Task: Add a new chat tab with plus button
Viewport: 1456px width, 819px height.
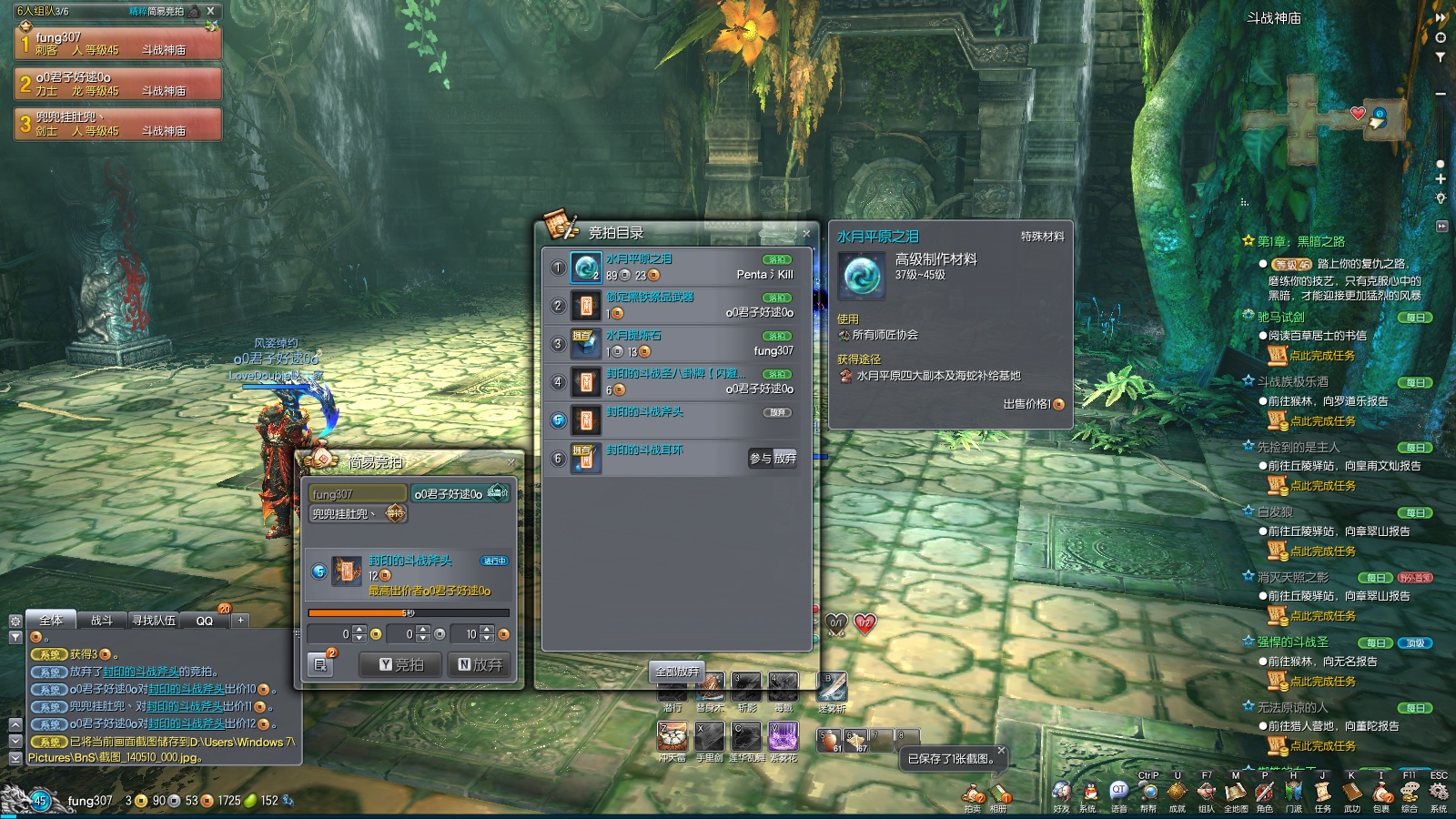Action: [240, 621]
